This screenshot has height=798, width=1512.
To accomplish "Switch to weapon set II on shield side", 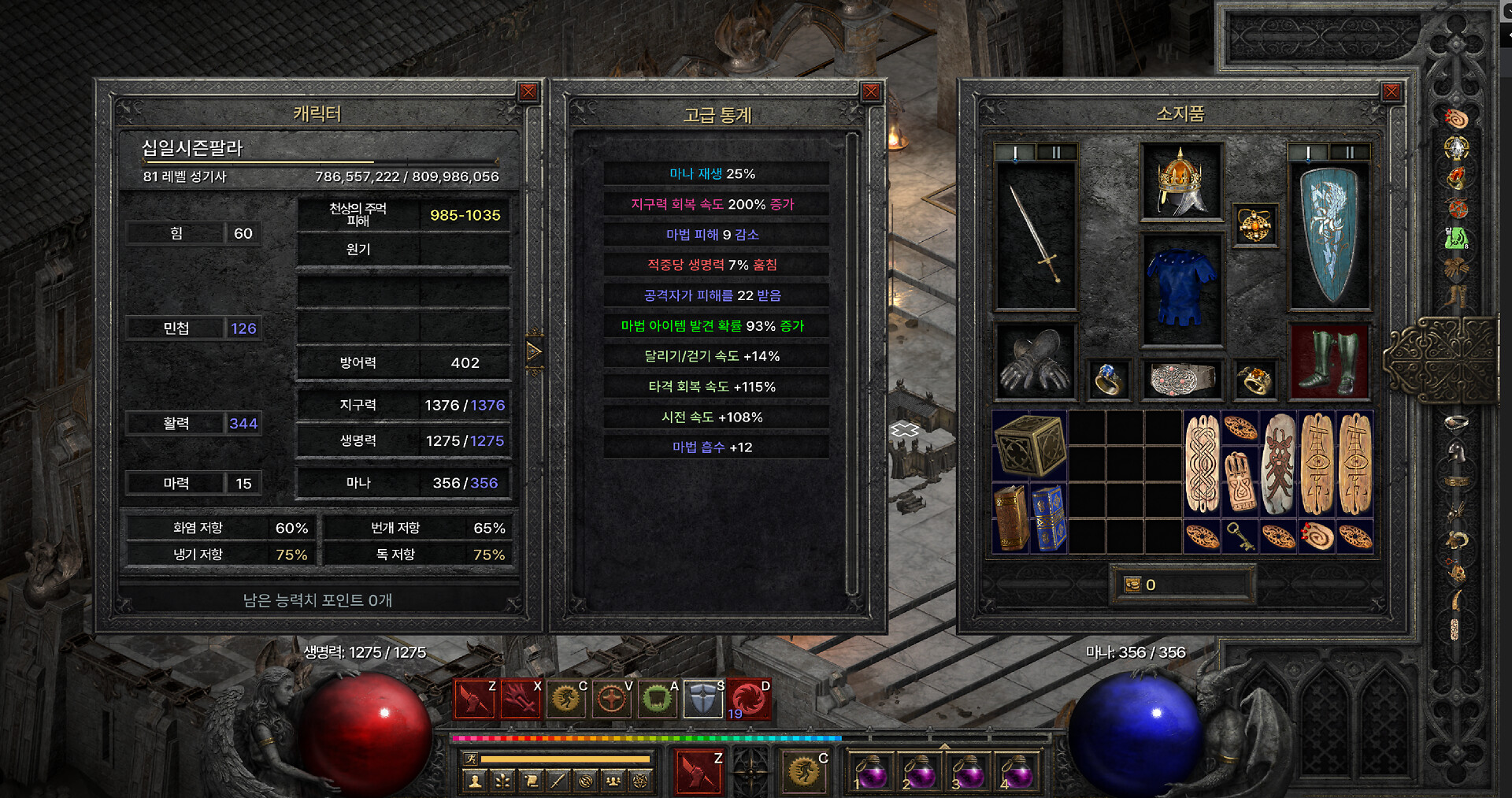I will (1349, 153).
